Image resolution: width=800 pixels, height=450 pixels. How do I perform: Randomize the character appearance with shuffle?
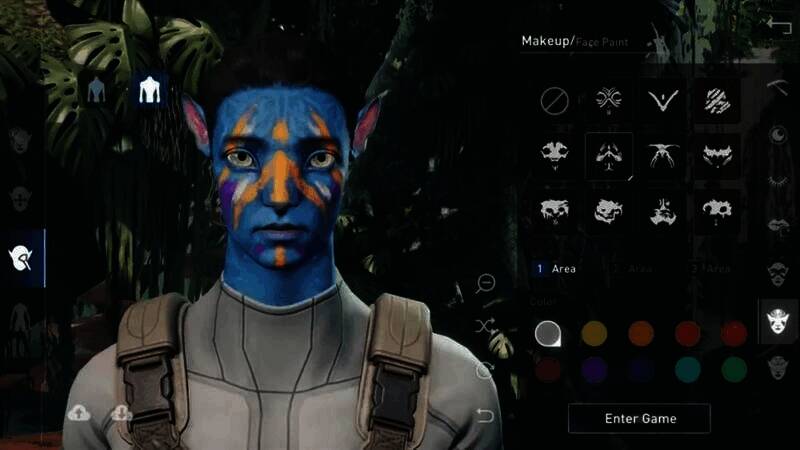click(486, 327)
